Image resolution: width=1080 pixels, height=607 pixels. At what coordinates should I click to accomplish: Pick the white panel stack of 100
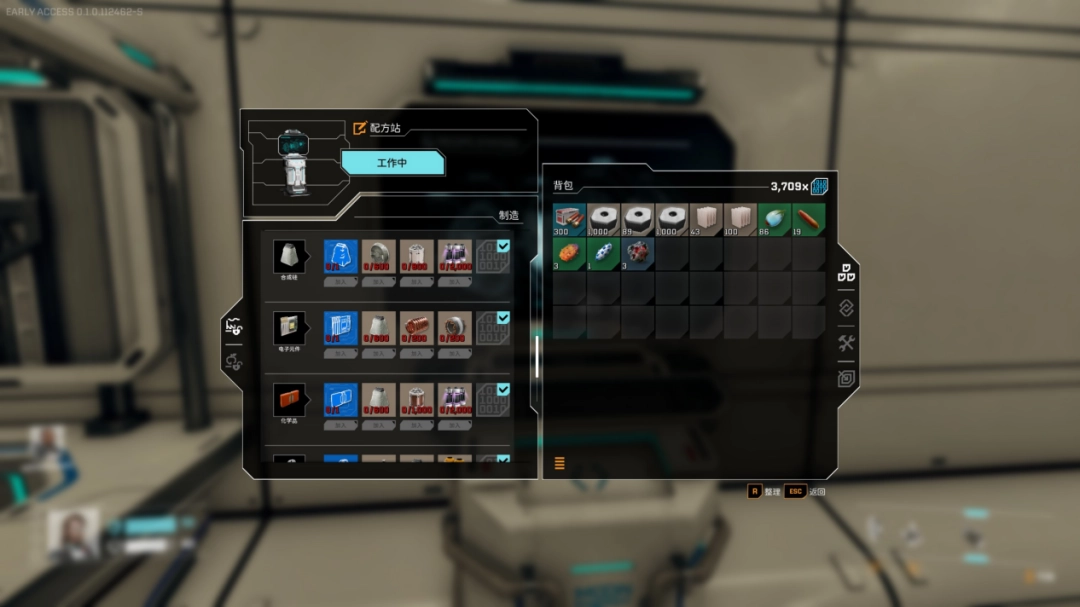(x=739, y=220)
